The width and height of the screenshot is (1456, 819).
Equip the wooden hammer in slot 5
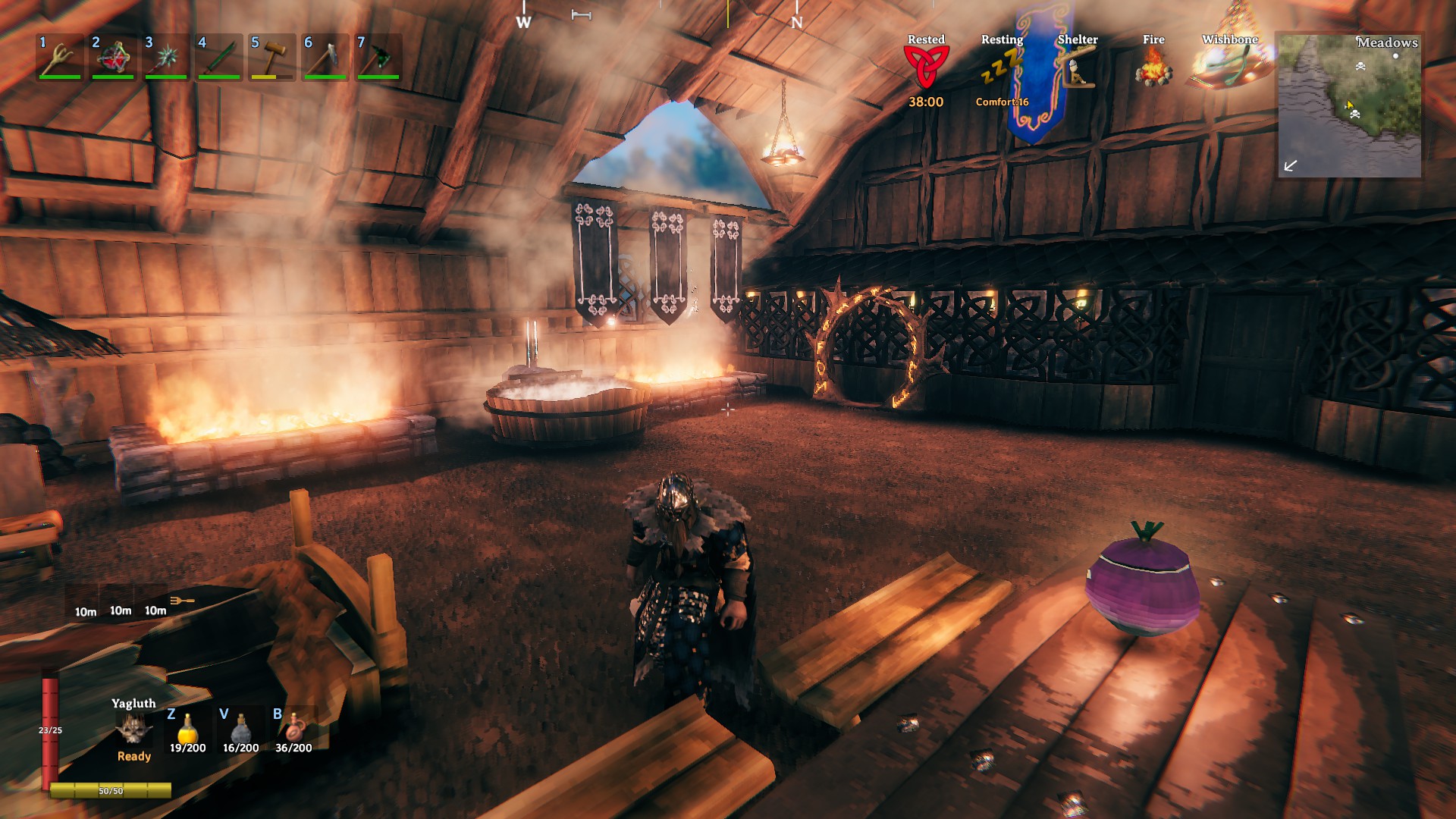[271, 58]
